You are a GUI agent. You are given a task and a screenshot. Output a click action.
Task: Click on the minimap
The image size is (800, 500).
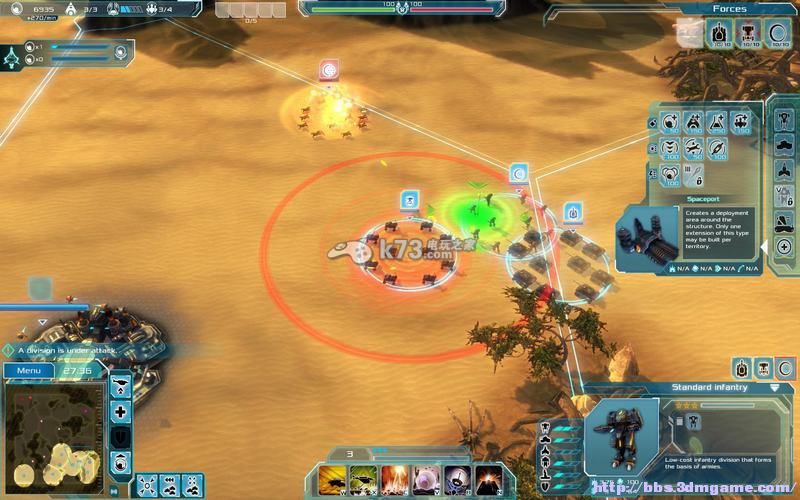click(x=54, y=433)
